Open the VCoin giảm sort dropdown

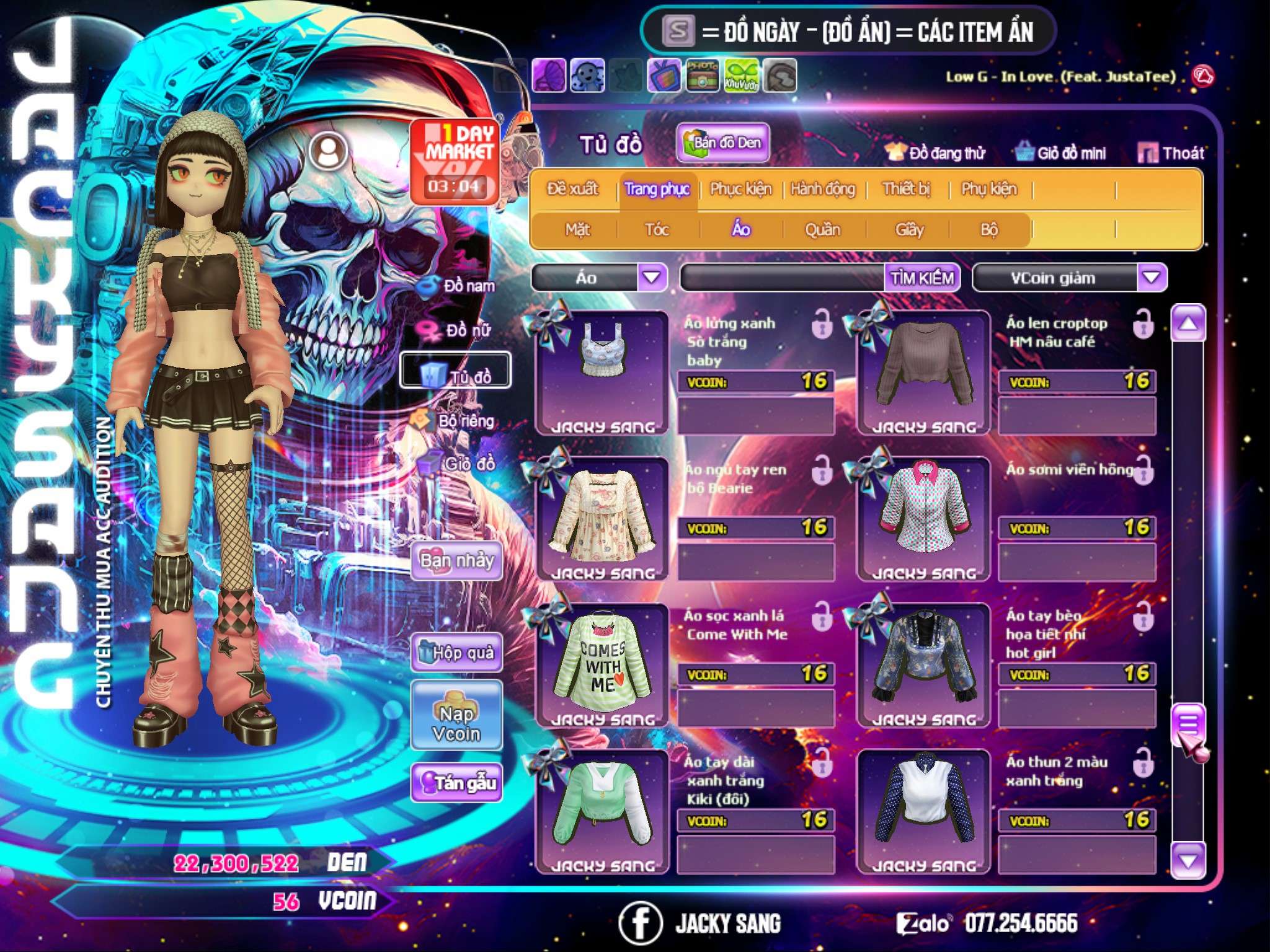[1152, 278]
